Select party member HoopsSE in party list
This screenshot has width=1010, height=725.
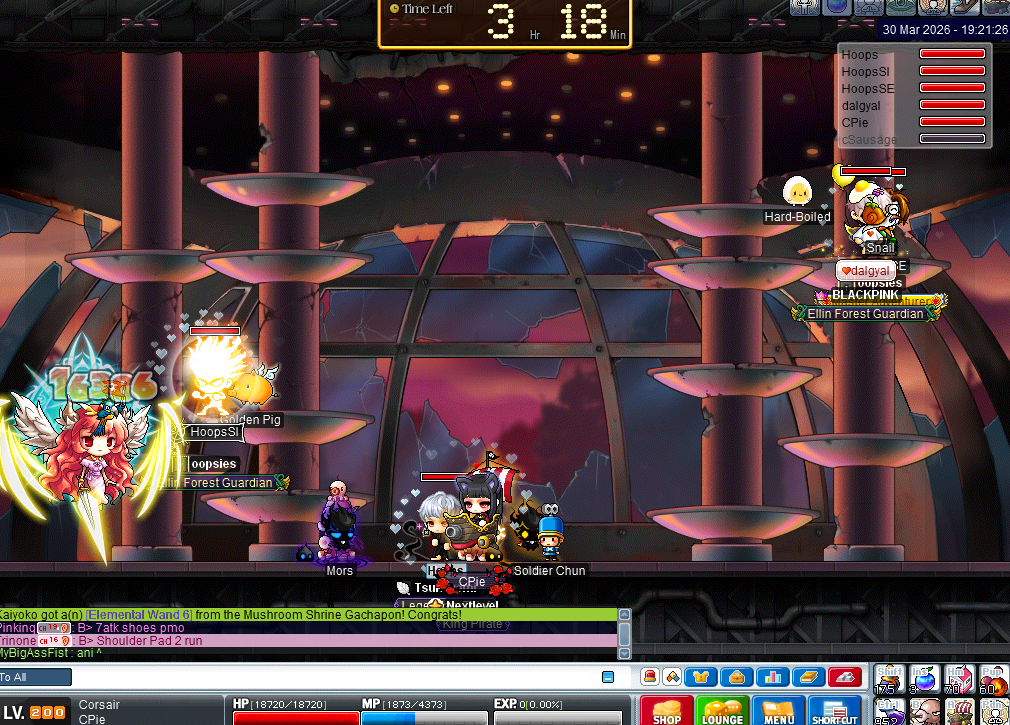pos(867,88)
